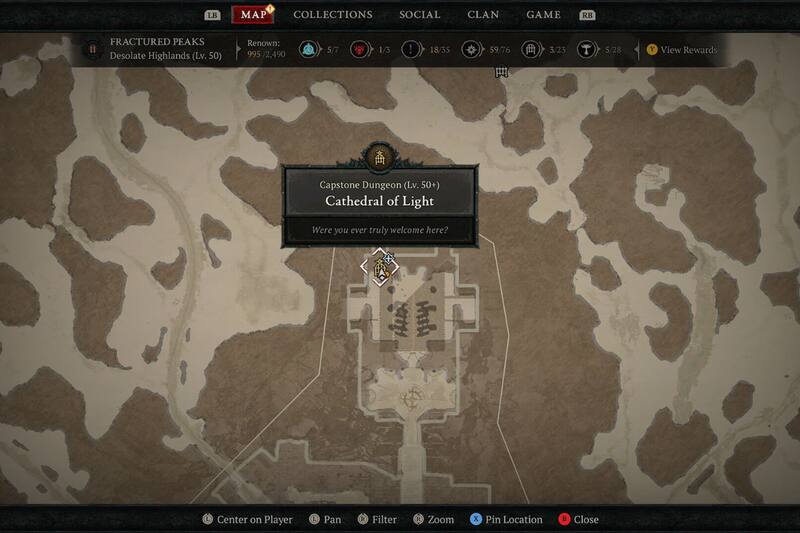Click the Fractured Peaks region emblem
The image size is (800, 533).
click(x=92, y=48)
